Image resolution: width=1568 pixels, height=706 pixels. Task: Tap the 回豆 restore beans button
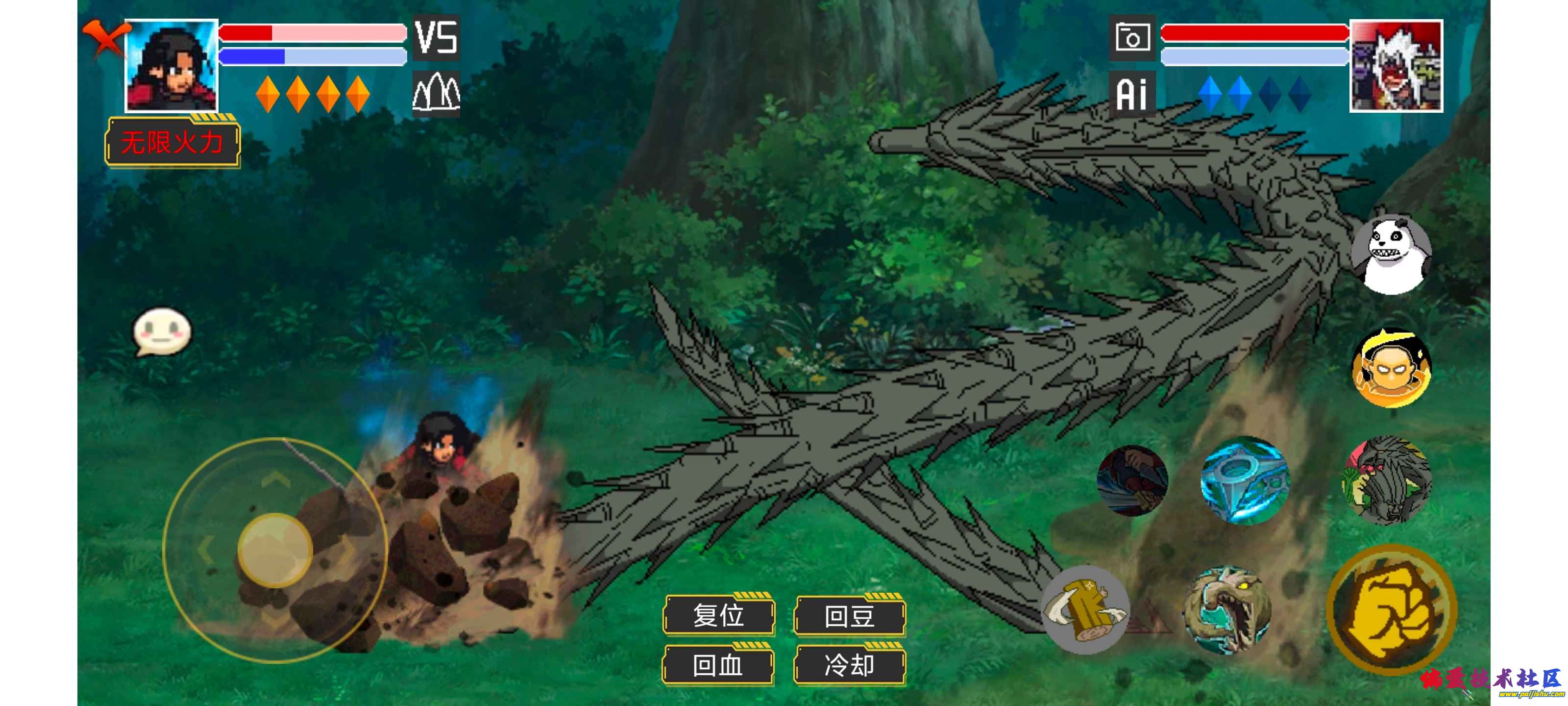point(850,615)
